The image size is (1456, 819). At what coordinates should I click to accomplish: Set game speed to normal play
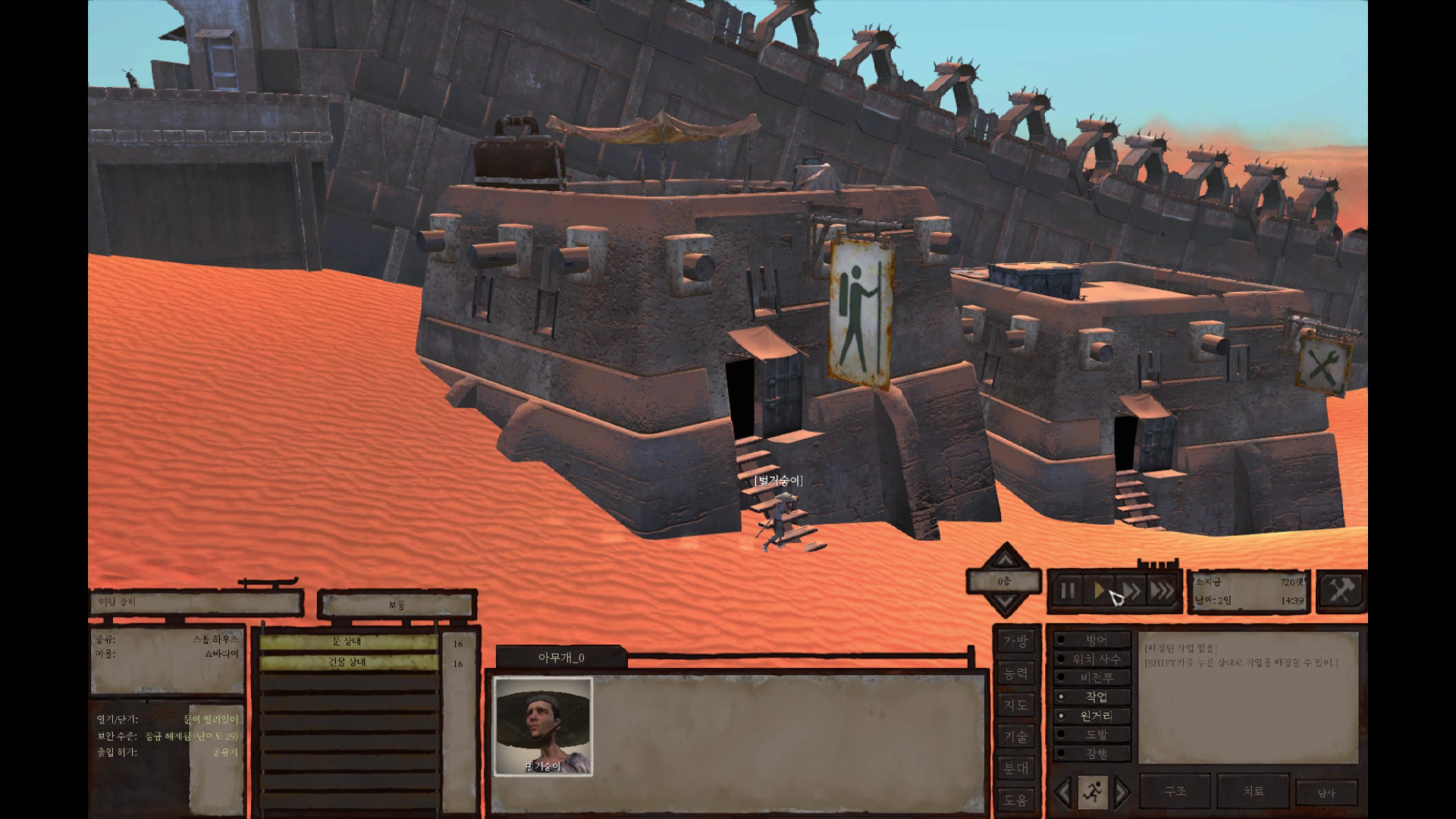[1099, 591]
